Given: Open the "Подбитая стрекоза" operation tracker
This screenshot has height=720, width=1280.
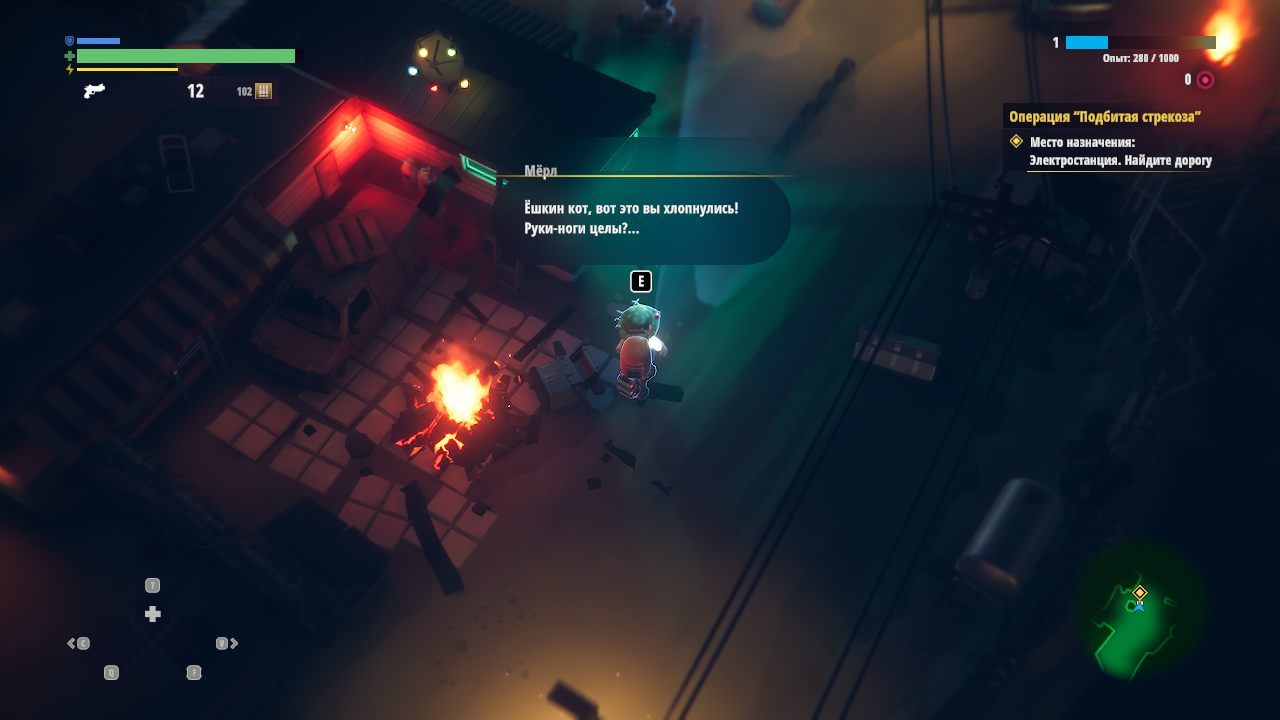Looking at the screenshot, I should coord(1105,116).
